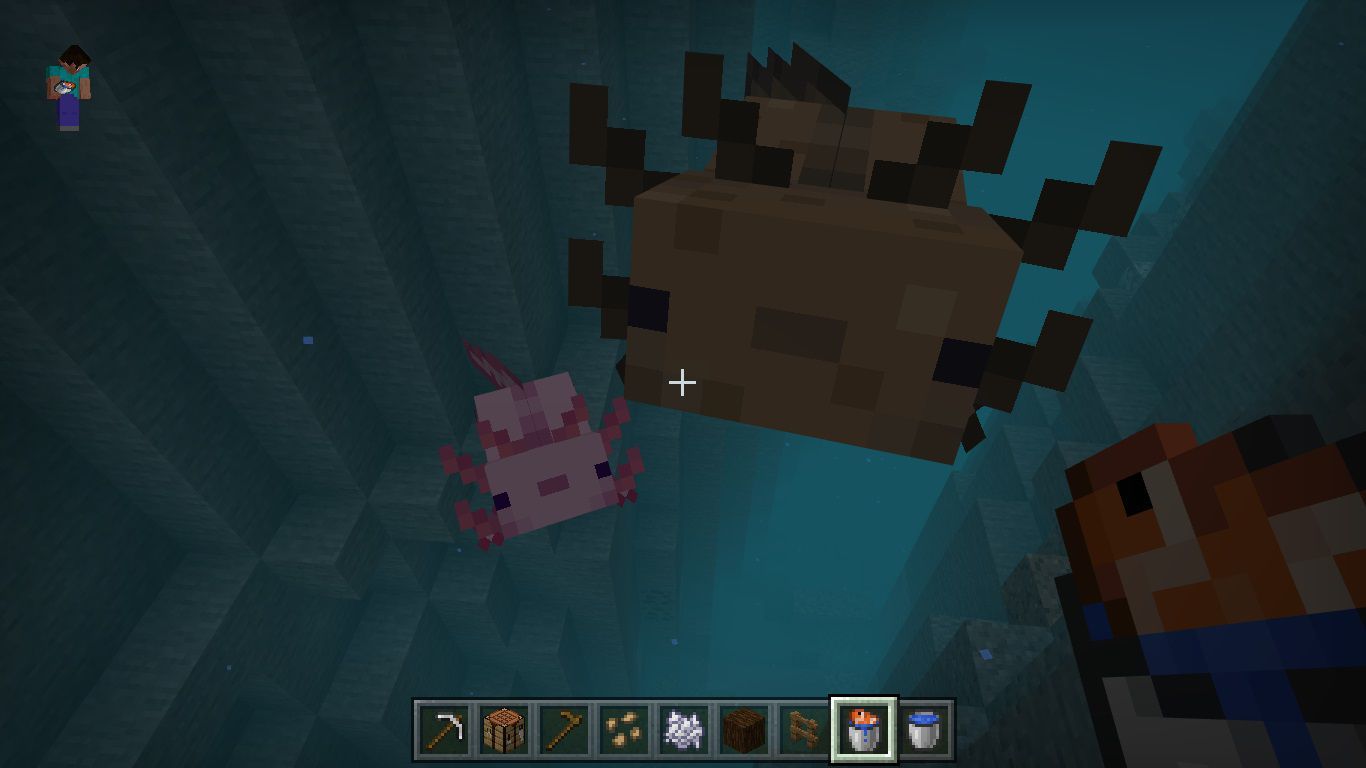Screen dimensions: 1366x768
Task: Select the stone pickaxe in the hotbar
Action: [x=443, y=730]
